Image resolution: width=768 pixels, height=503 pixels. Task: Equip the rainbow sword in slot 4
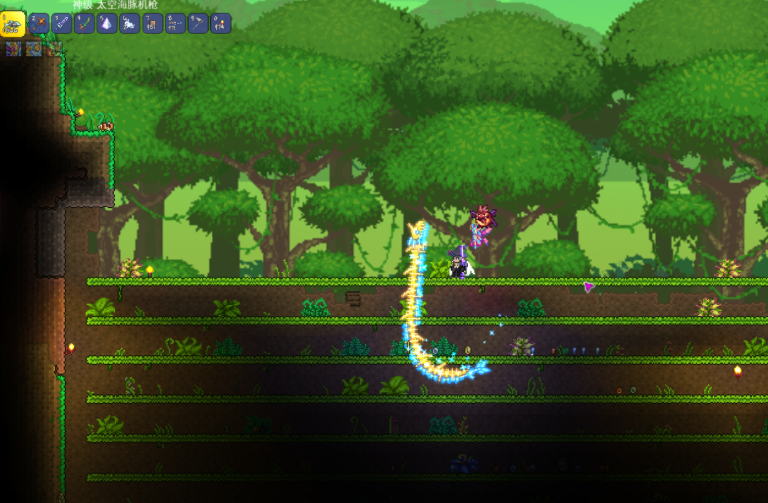[85, 23]
